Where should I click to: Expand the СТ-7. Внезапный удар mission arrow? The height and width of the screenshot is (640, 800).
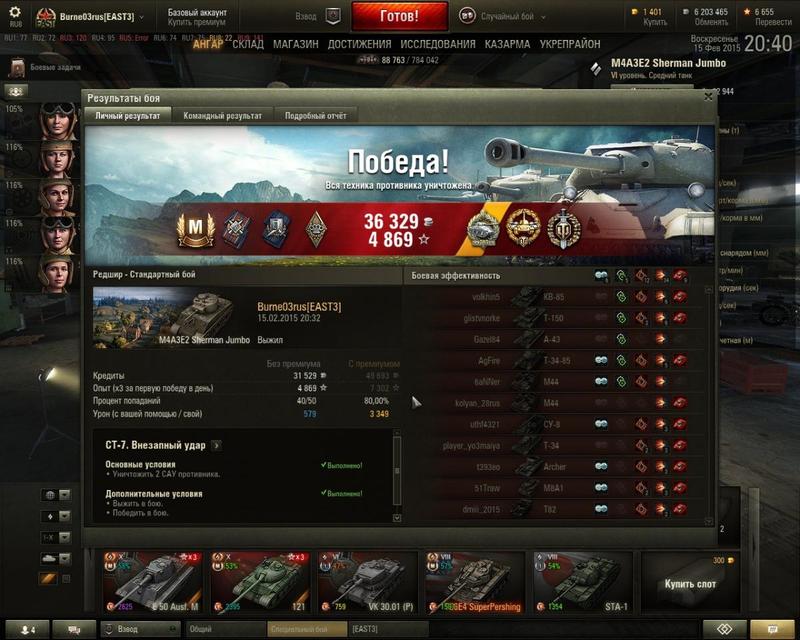[x=217, y=445]
